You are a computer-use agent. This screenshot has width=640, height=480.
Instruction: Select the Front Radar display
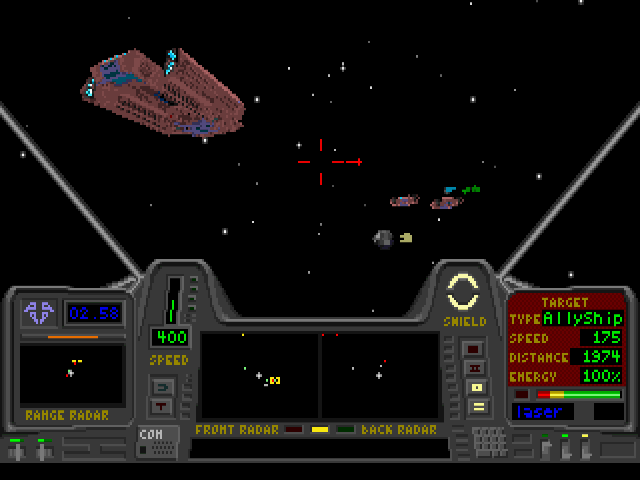(x=259, y=376)
